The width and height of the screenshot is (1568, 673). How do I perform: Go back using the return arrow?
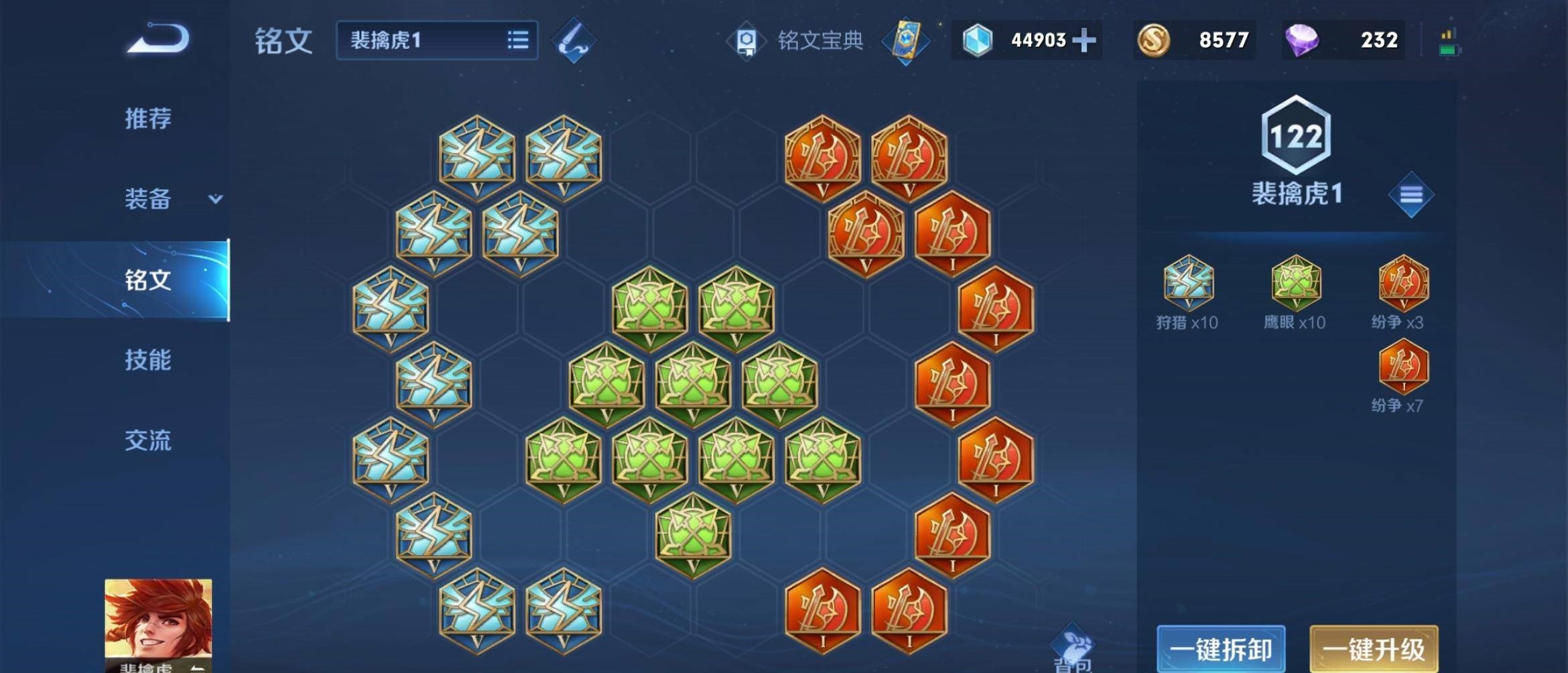[x=159, y=39]
